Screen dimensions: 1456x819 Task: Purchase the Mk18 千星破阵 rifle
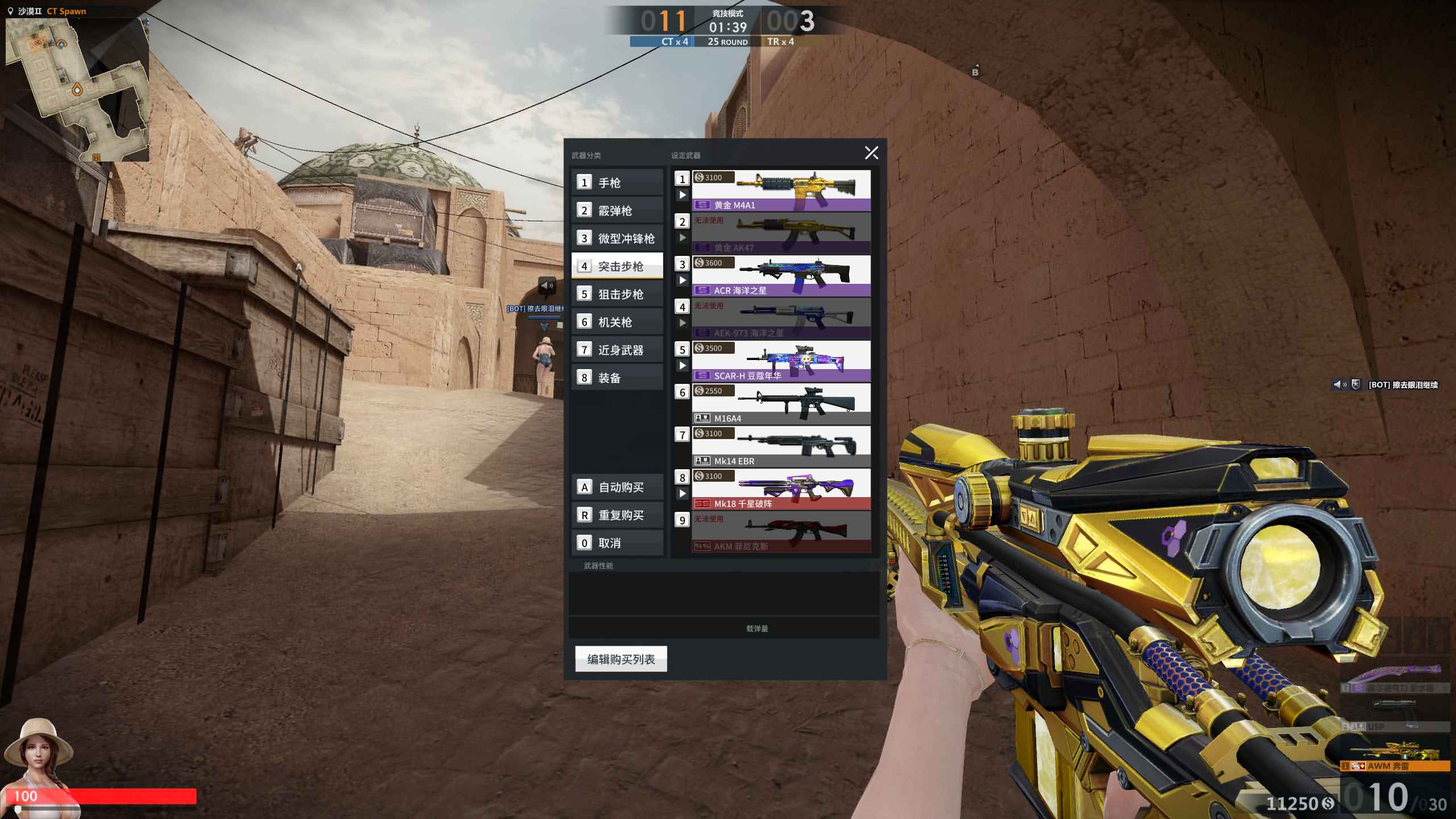(781, 489)
